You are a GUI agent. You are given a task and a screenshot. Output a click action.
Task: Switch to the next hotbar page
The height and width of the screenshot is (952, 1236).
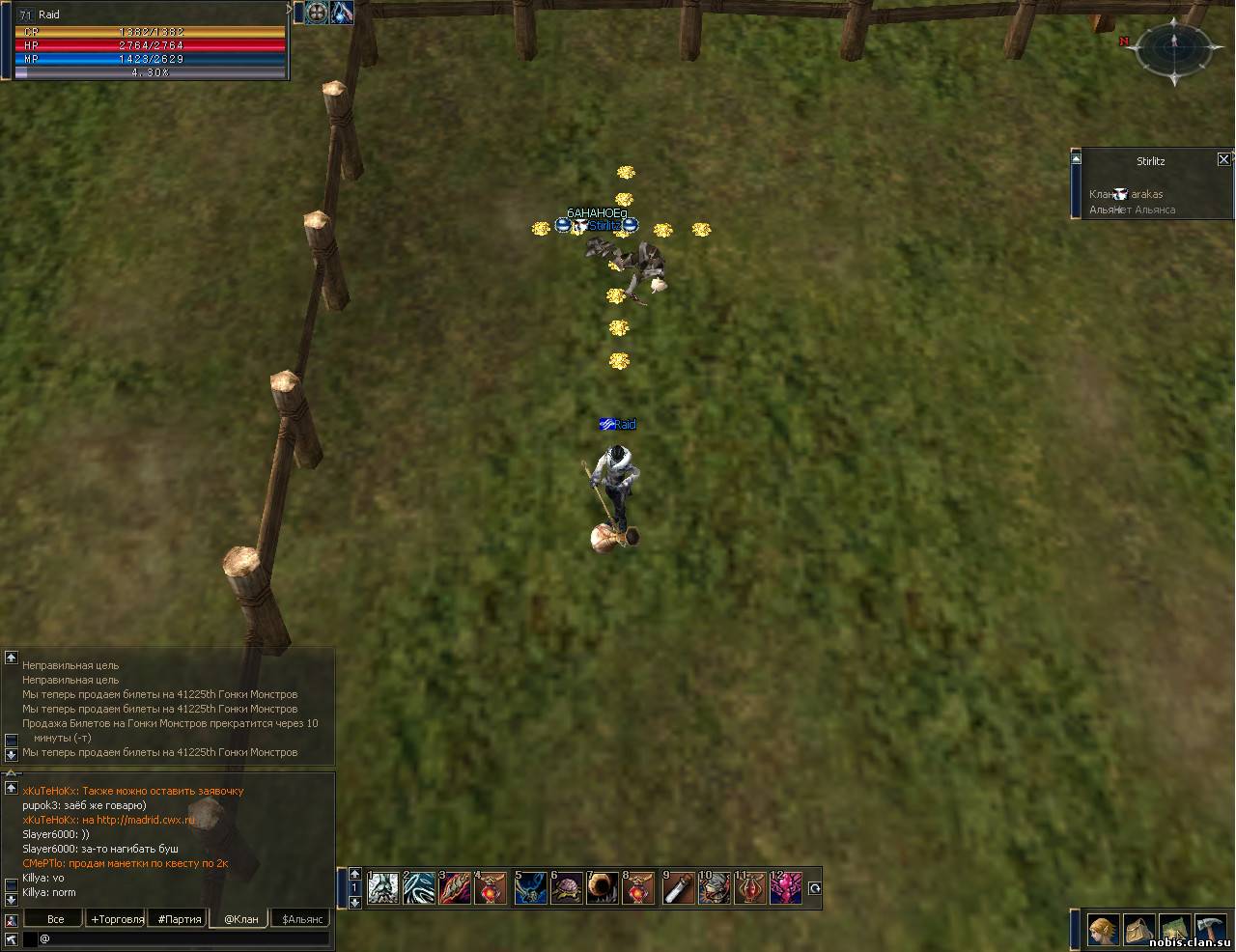pos(354,902)
